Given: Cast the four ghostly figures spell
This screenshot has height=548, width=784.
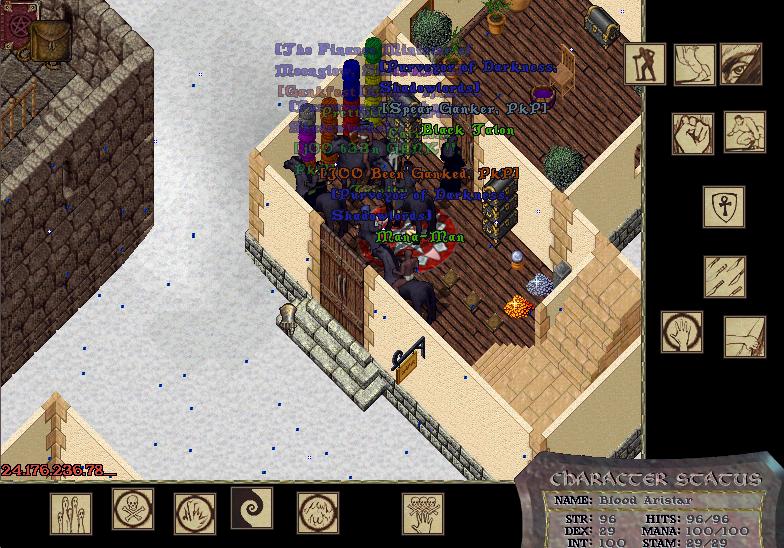Looking at the screenshot, I should click(71, 514).
